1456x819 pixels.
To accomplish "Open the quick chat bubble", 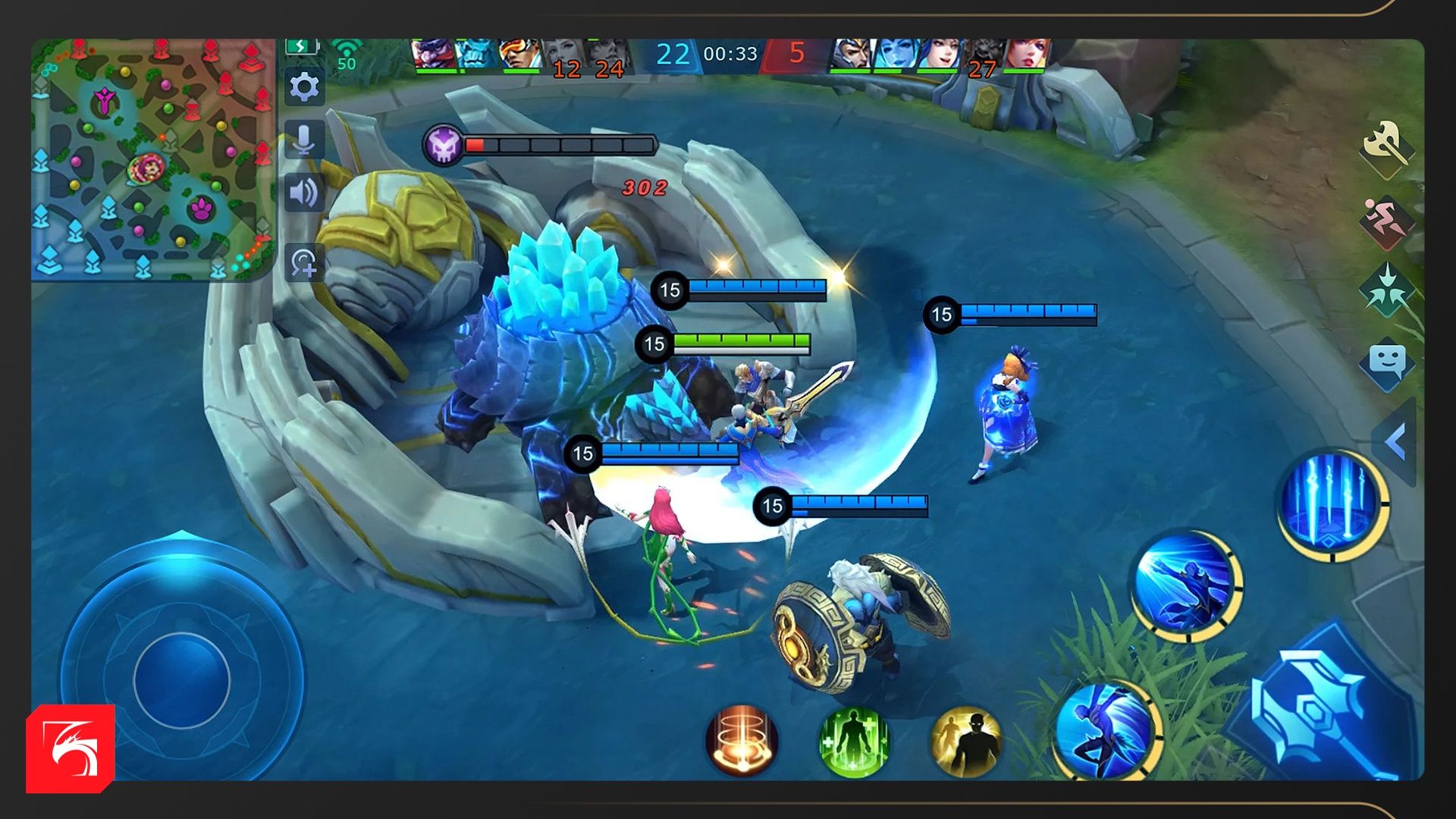I will click(x=1387, y=364).
